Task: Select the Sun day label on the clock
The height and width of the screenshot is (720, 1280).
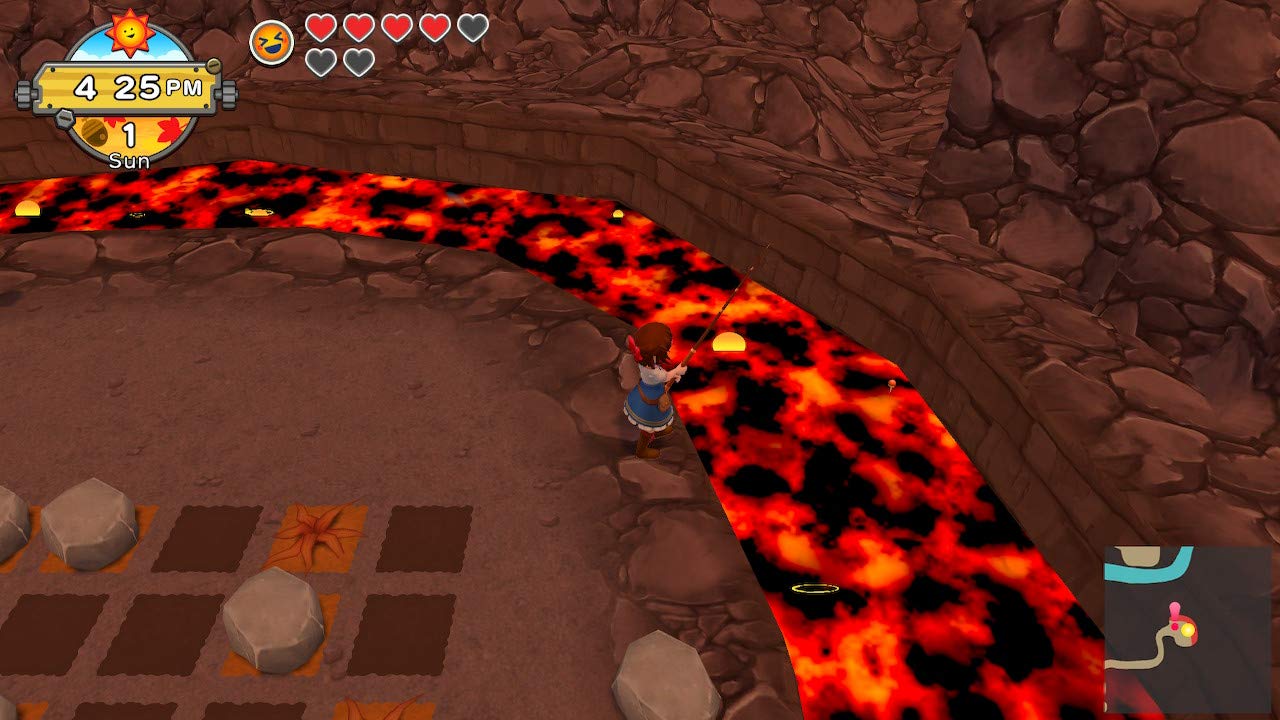Action: [x=129, y=158]
